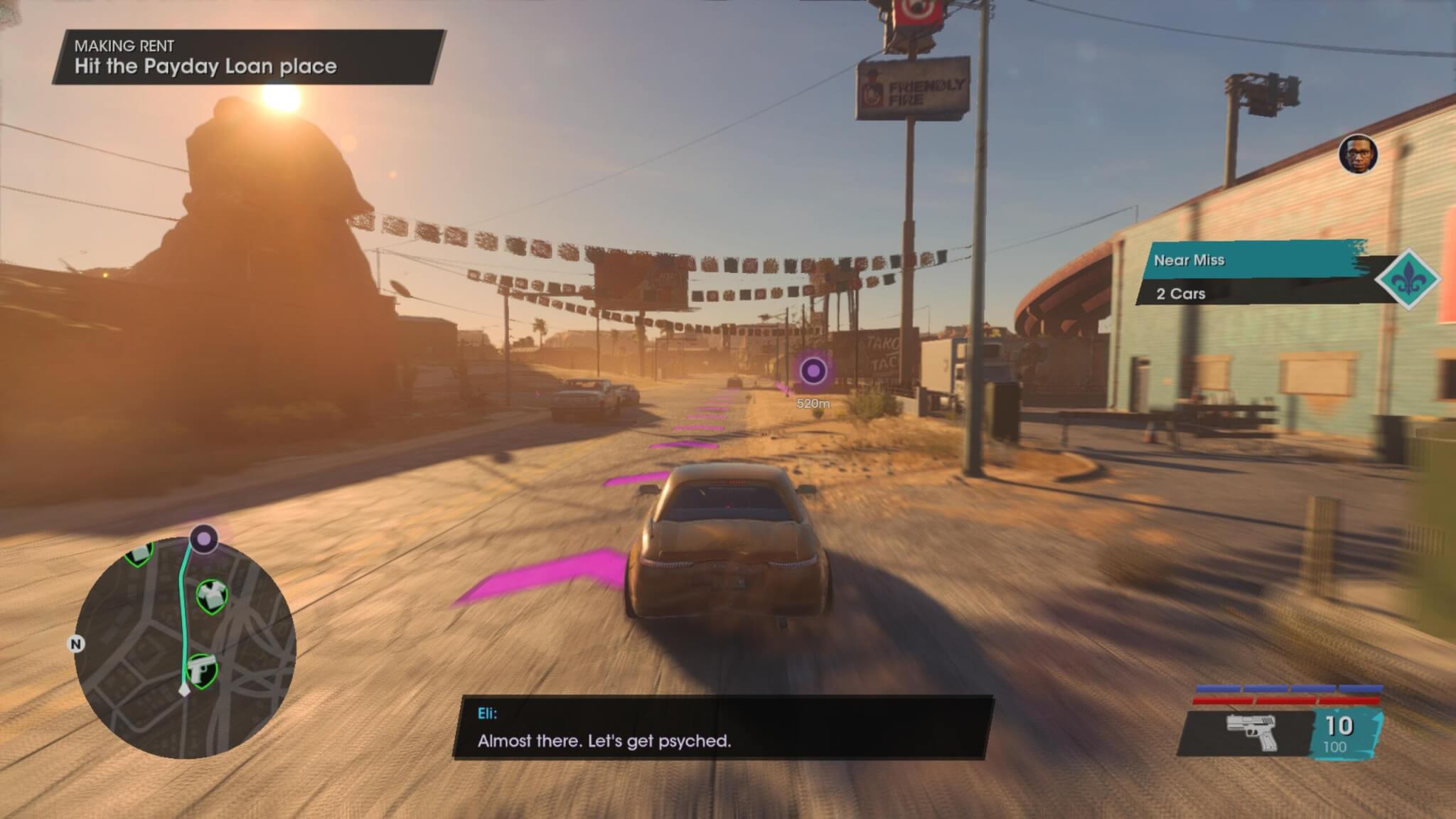Screen dimensions: 1456x819
Task: Click the circular minimap
Action: (x=185, y=647)
